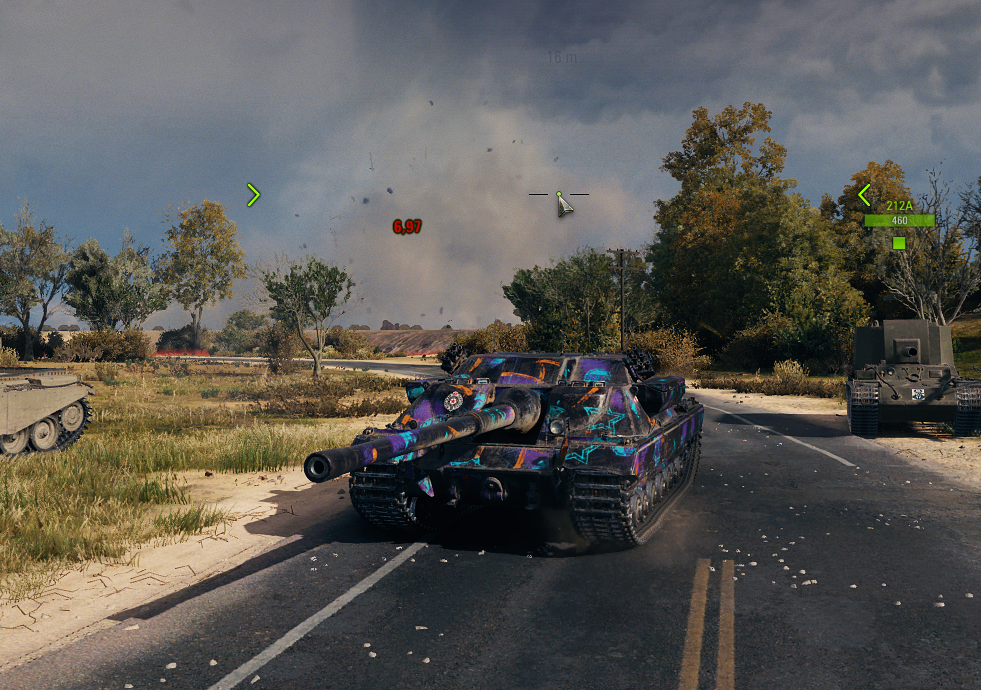Click the lone green chevron ally indicator
The height and width of the screenshot is (690, 981).
tap(253, 195)
